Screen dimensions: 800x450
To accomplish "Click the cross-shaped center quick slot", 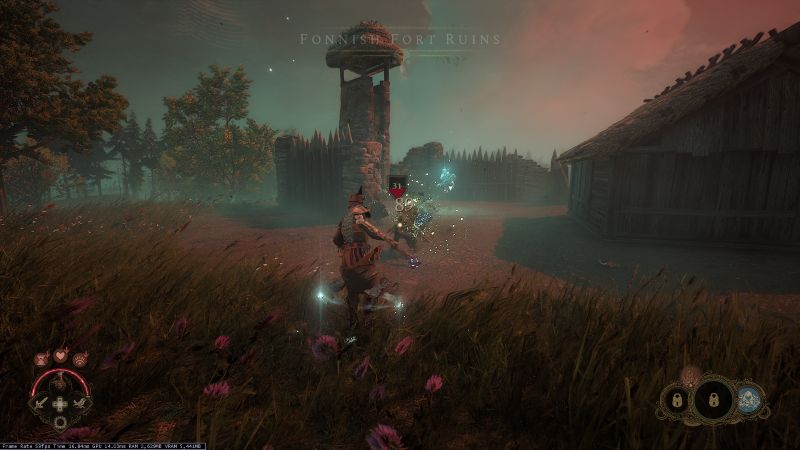I will point(61,406).
